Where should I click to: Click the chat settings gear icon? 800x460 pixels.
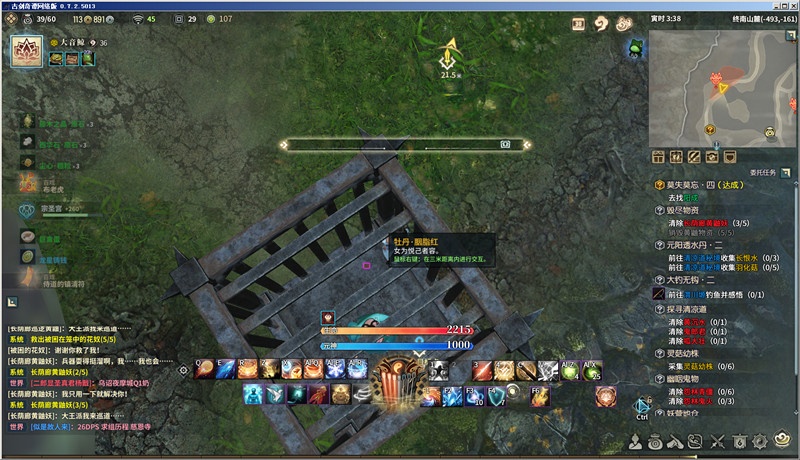(x=183, y=370)
